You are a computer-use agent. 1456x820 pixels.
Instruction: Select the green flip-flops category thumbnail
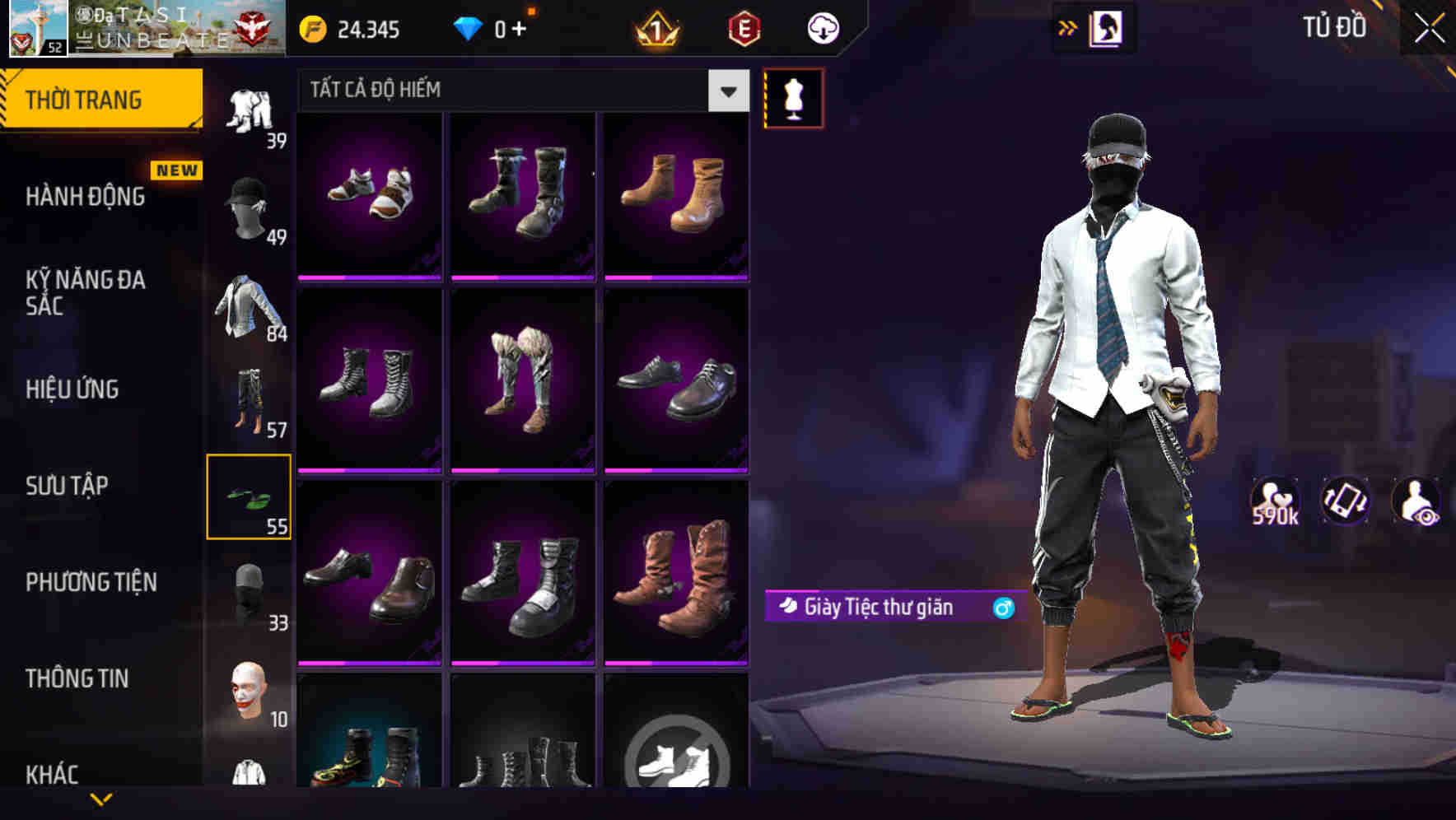pos(250,497)
